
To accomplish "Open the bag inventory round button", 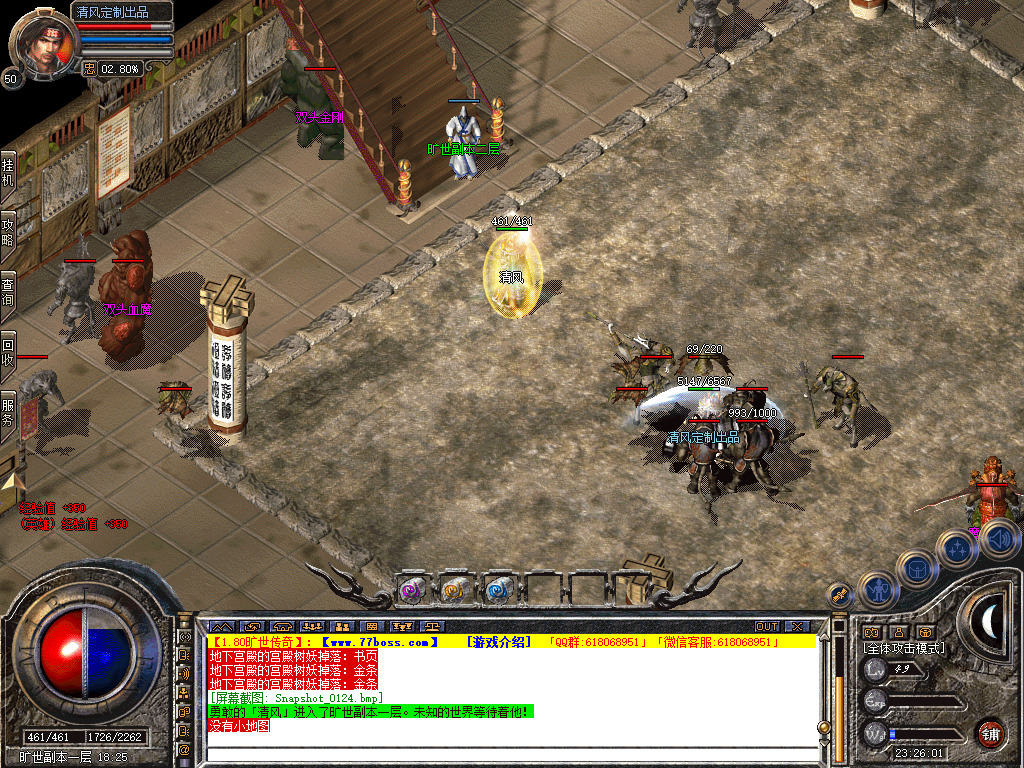I will click(916, 569).
